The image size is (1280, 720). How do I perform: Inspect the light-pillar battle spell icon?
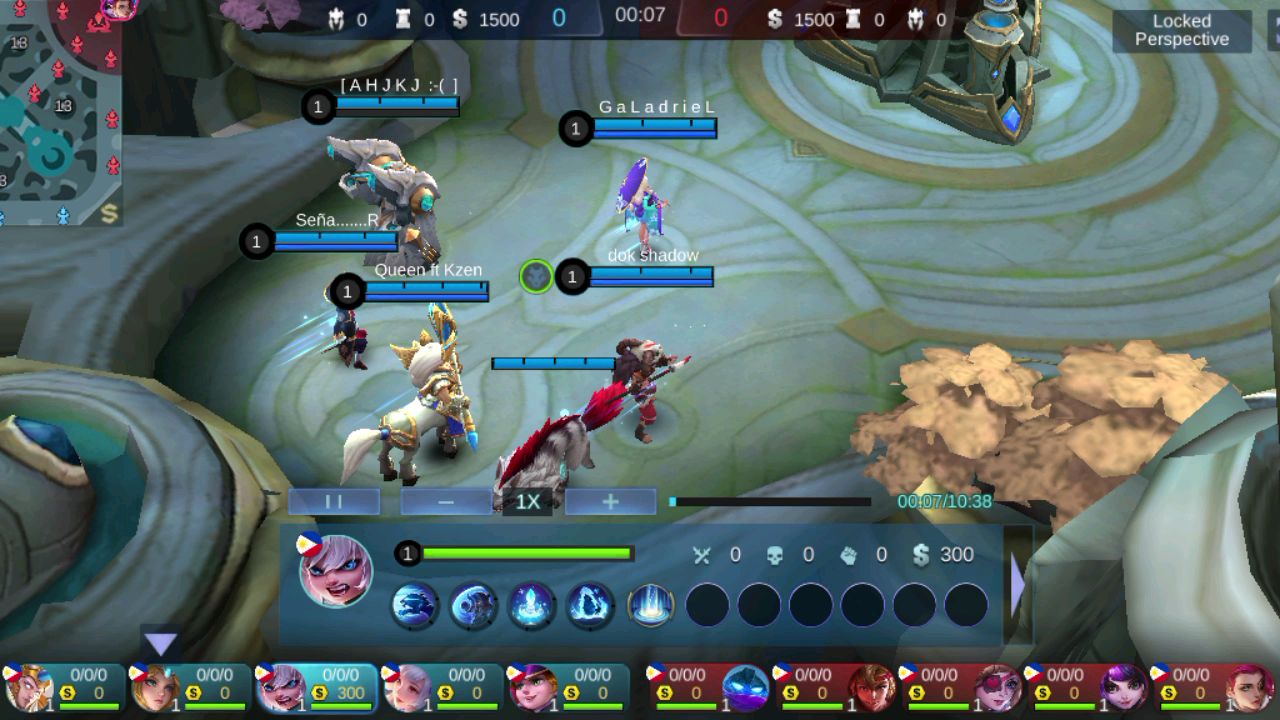650,606
